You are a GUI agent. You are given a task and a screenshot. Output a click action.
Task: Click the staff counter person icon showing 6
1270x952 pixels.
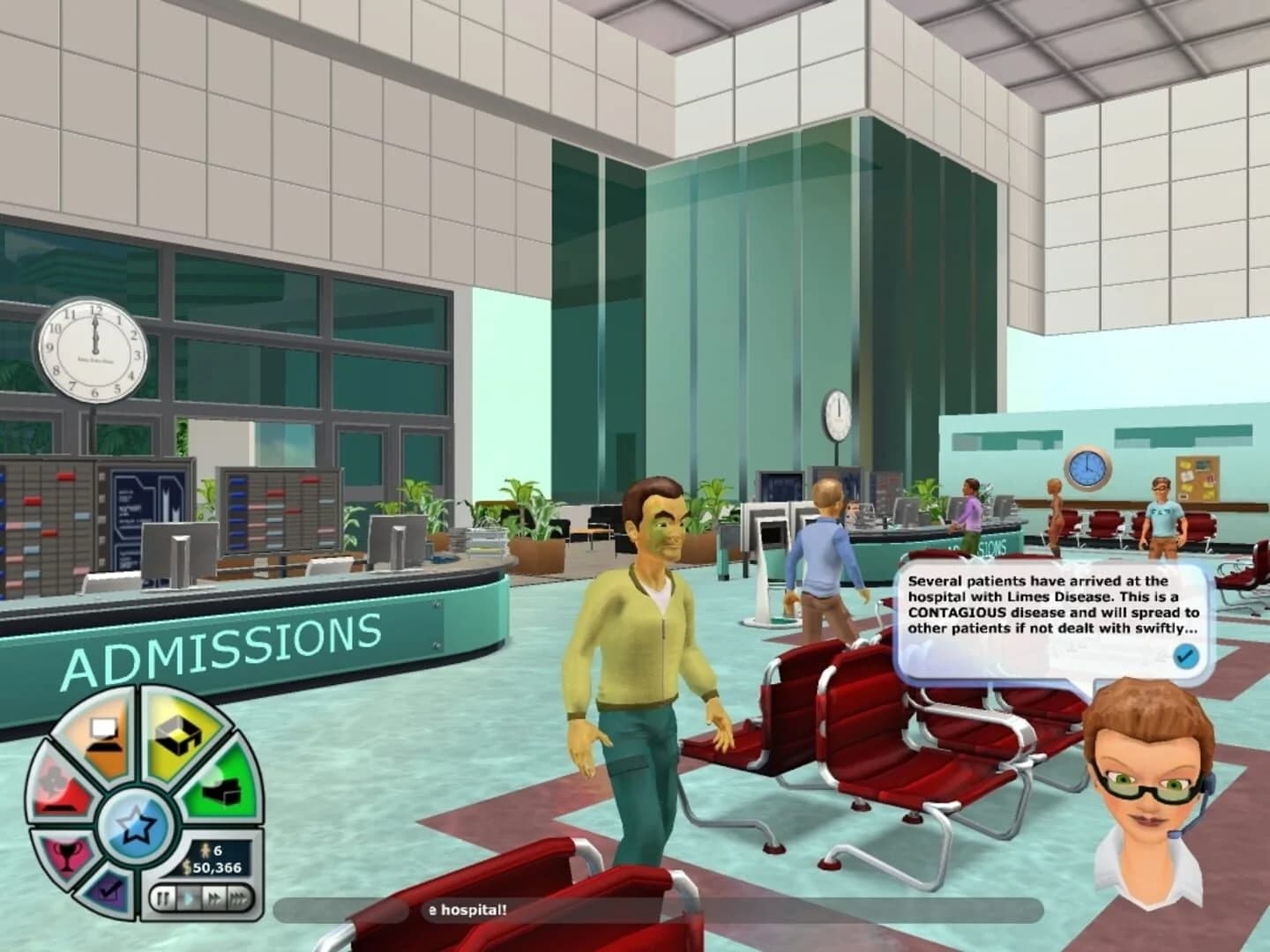coord(206,851)
